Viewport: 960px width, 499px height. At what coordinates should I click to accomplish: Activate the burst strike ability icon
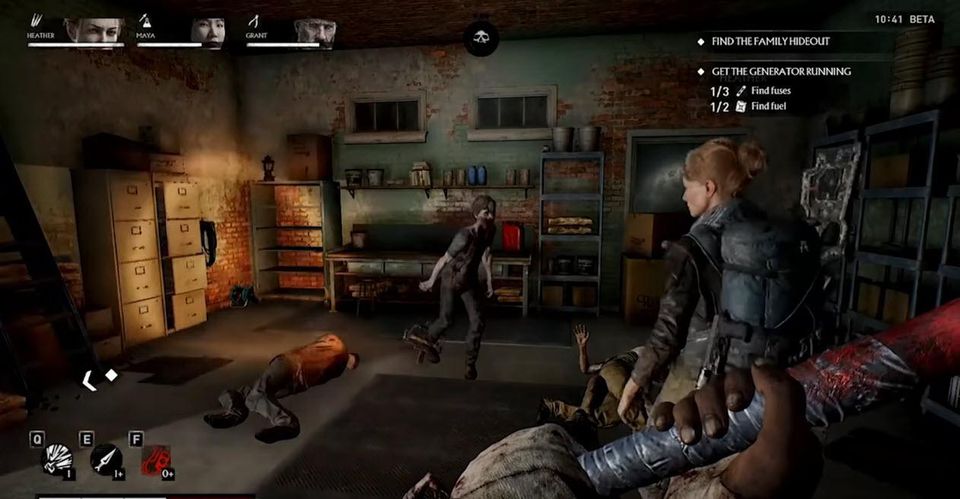[x=58, y=459]
